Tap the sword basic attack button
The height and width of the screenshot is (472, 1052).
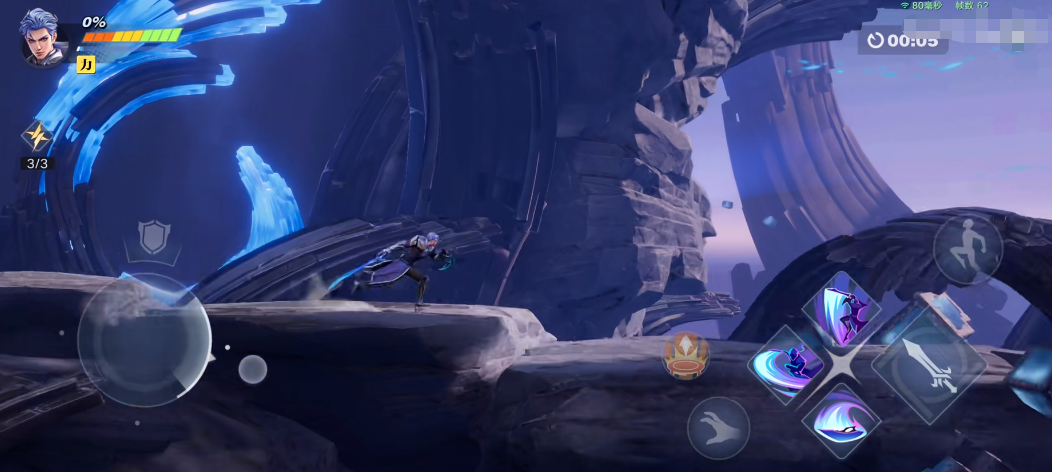click(x=929, y=362)
